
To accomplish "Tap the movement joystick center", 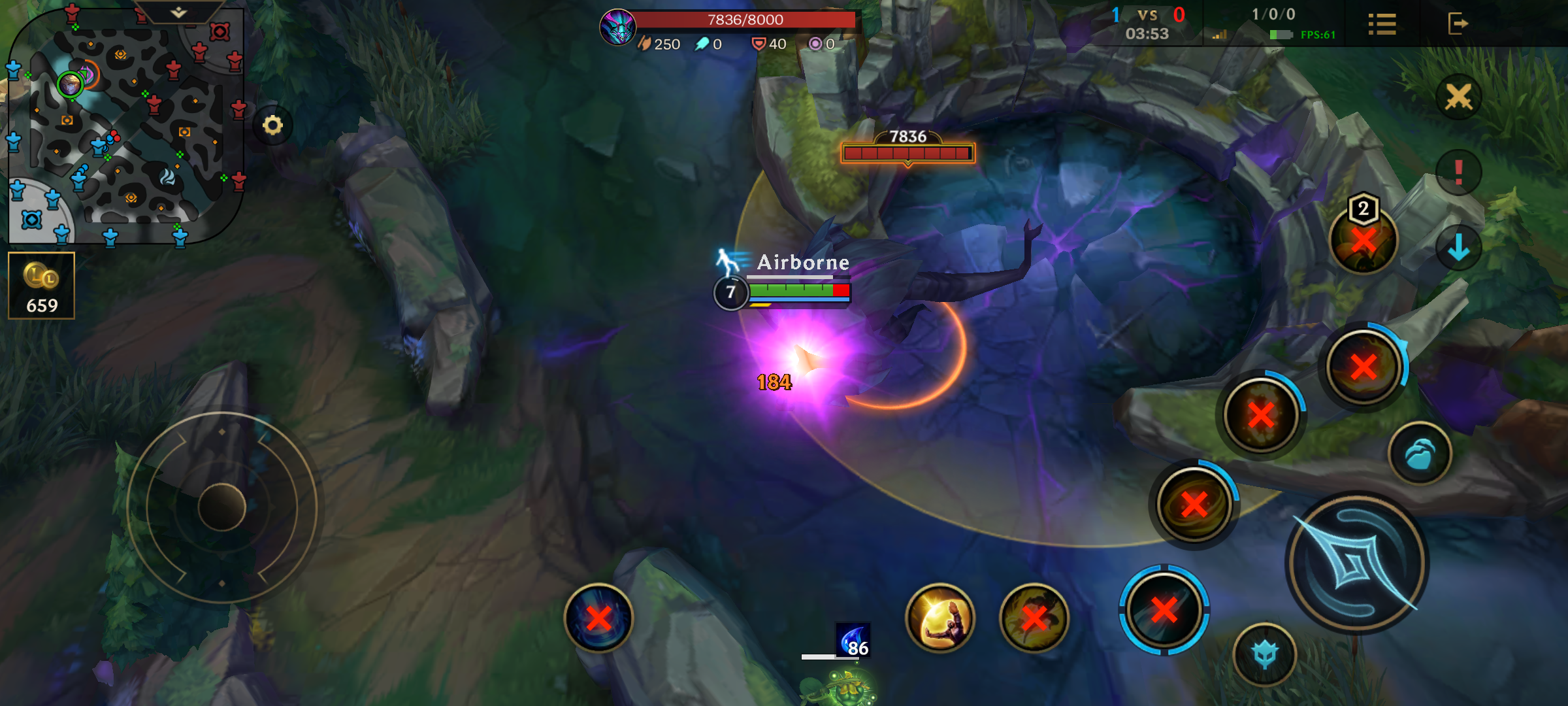I will (222, 507).
